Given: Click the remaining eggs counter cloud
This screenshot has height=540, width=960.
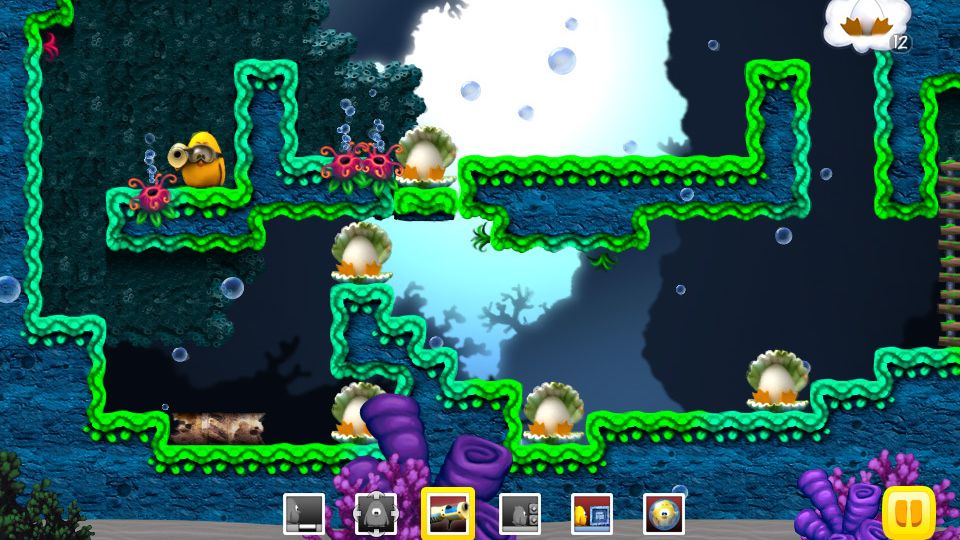Looking at the screenshot, I should (x=867, y=25).
